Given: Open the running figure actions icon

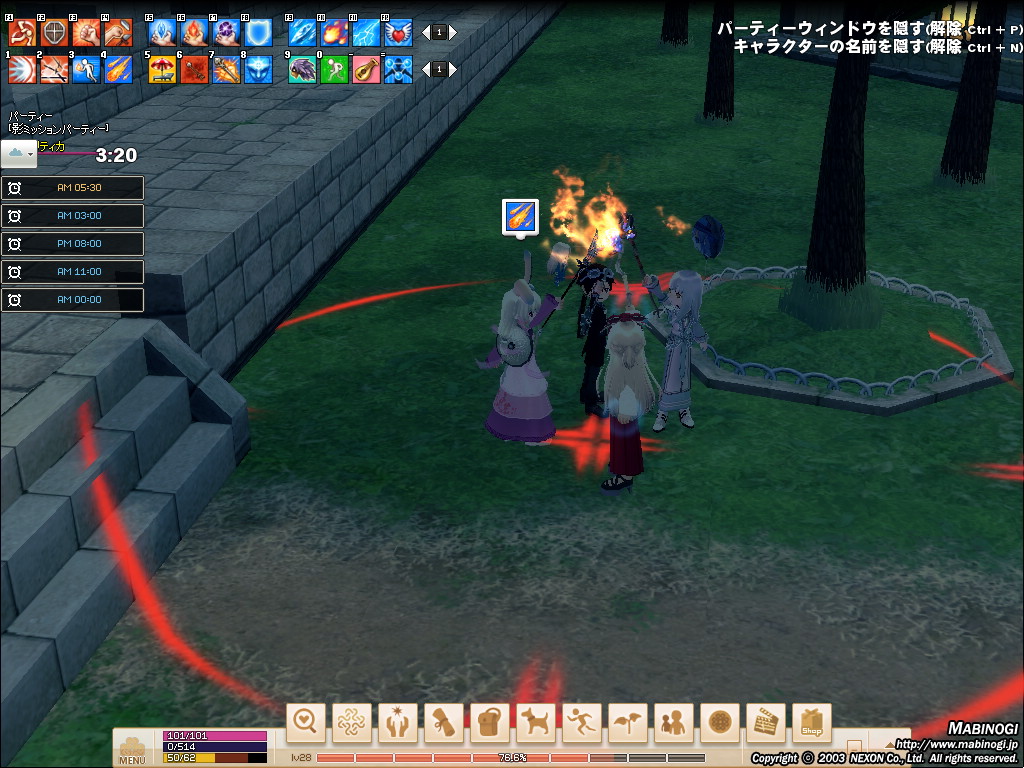Looking at the screenshot, I should click(581, 722).
